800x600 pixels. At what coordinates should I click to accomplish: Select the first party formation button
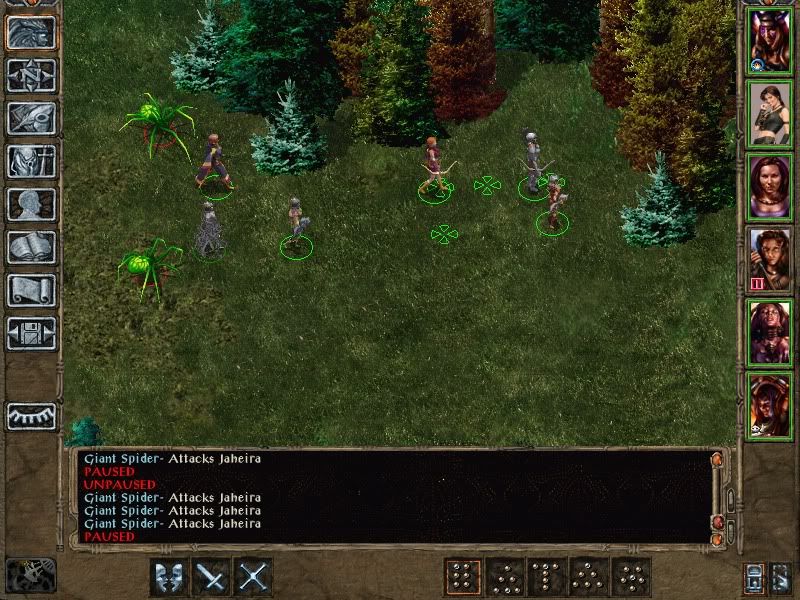462,577
